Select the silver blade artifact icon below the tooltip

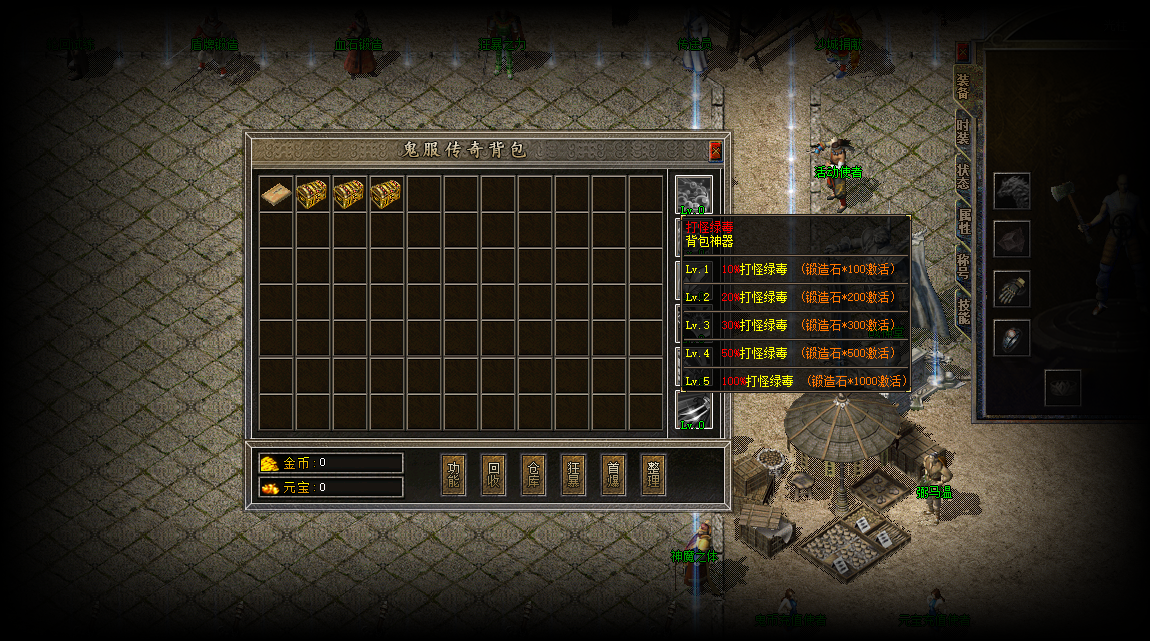[693, 409]
